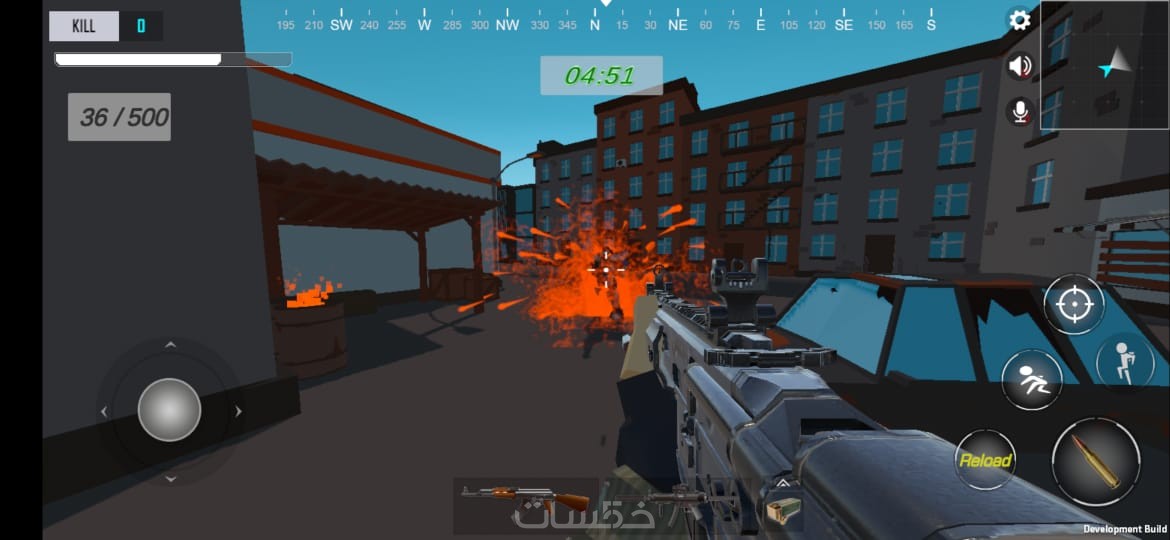The image size is (1170, 540).
Task: Tap the movement joystick knob
Action: pyautogui.click(x=169, y=410)
